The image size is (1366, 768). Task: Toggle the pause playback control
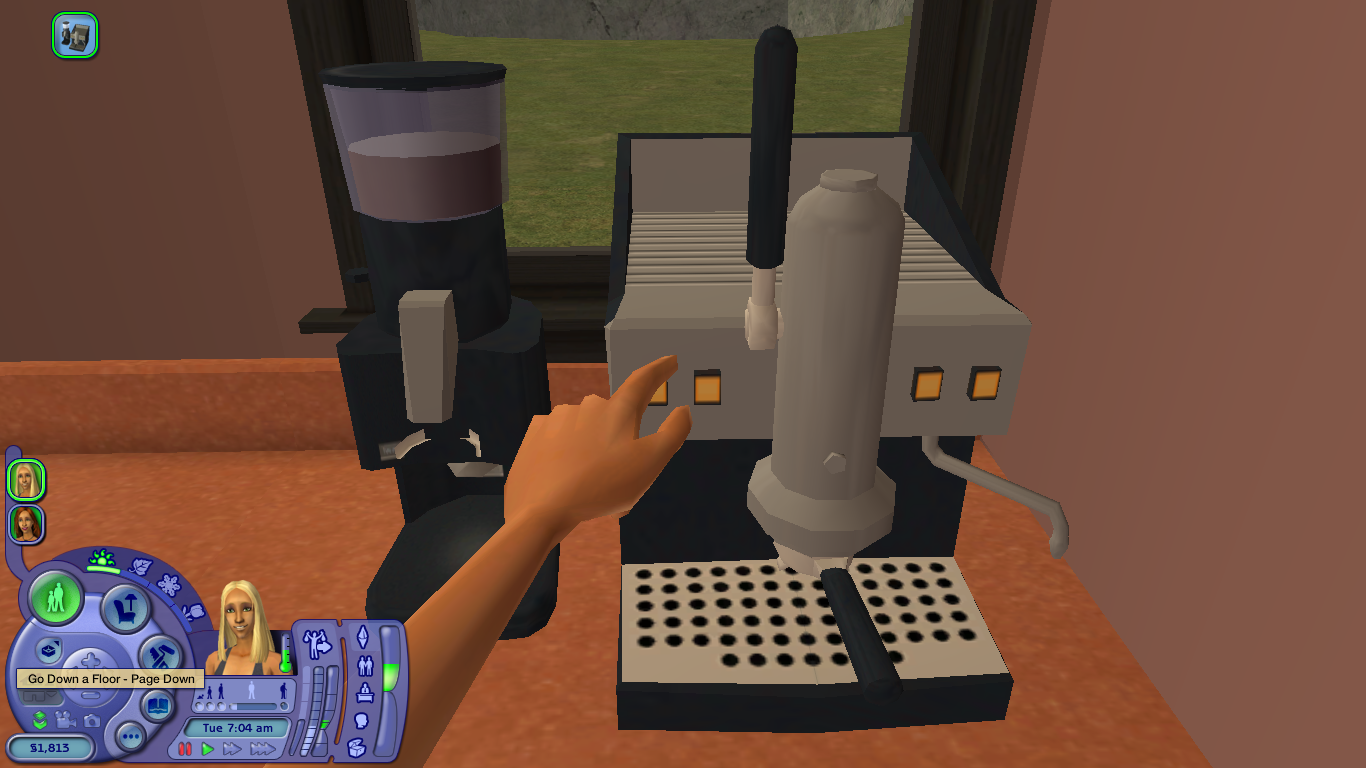click(x=186, y=748)
